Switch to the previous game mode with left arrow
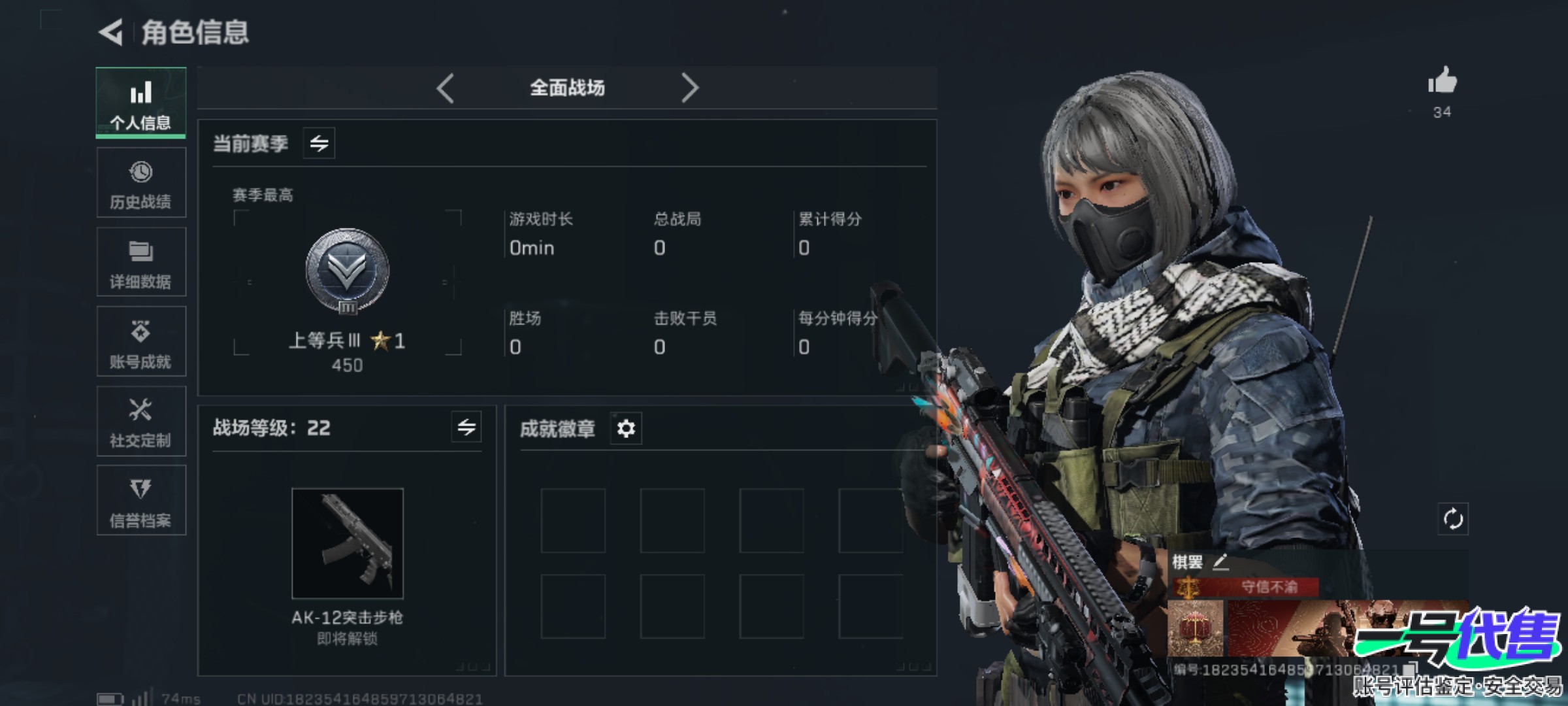This screenshot has height=706, width=1568. (446, 88)
